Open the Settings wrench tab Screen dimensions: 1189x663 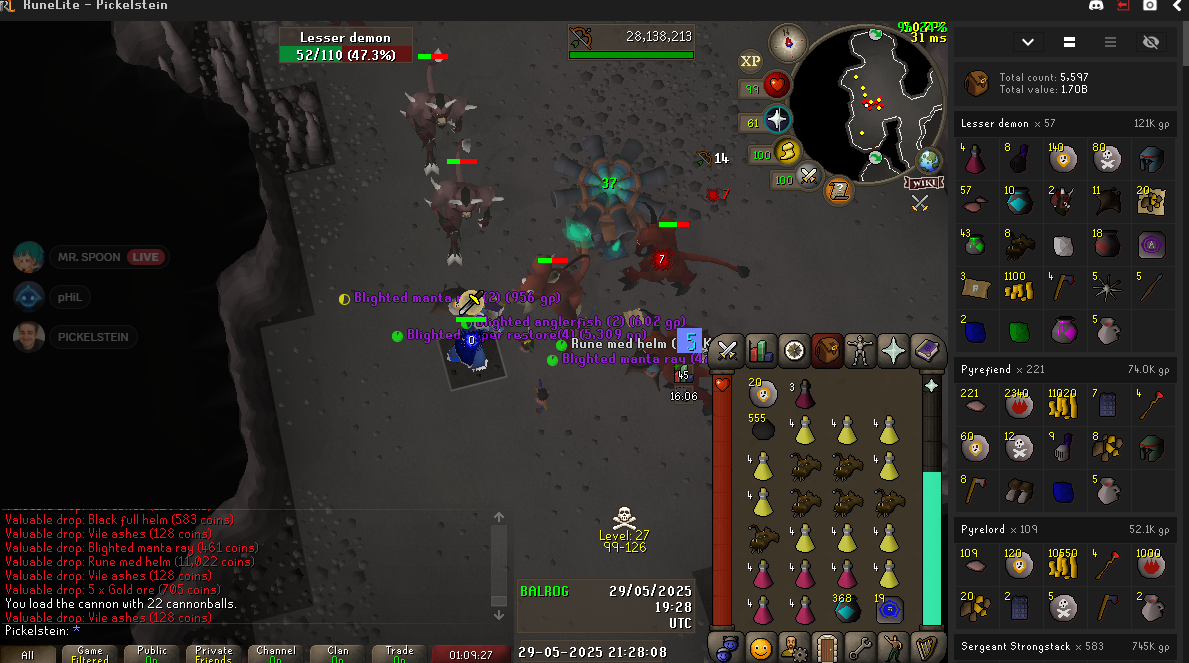[x=860, y=647]
